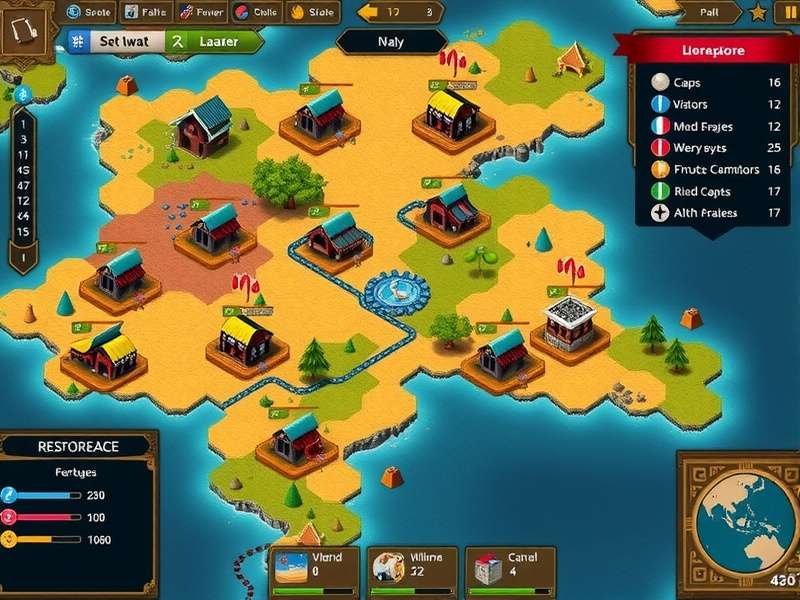800x600 pixels.
Task: Click the star icon in the top bar
Action: tap(758, 13)
